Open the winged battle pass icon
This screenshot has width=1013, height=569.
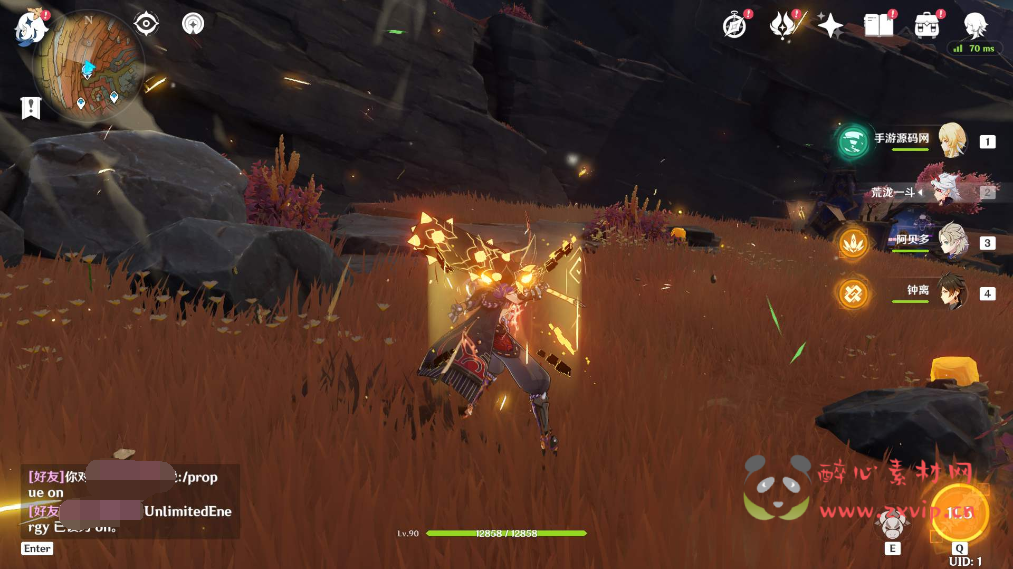(783, 25)
